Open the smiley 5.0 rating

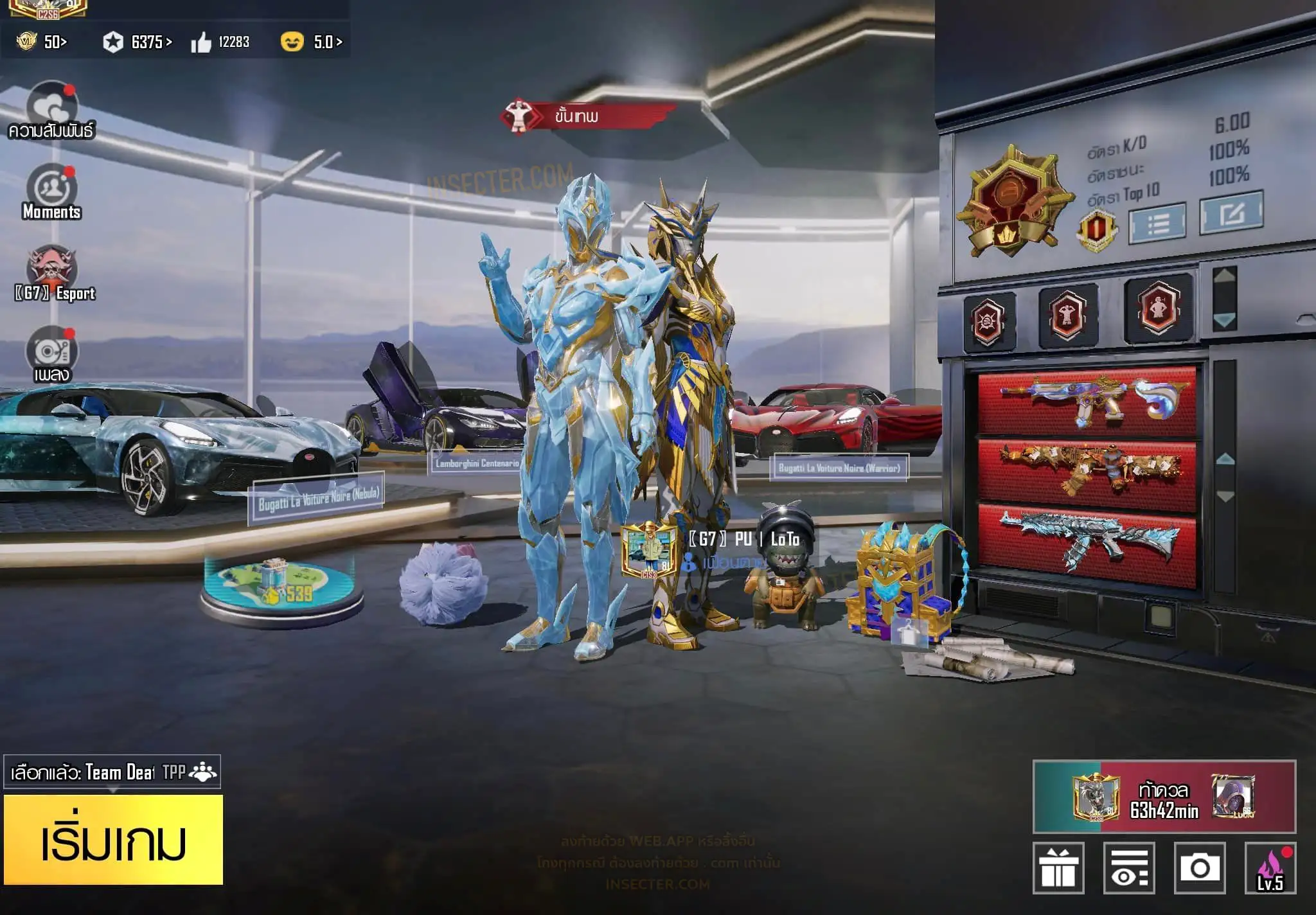[312, 42]
